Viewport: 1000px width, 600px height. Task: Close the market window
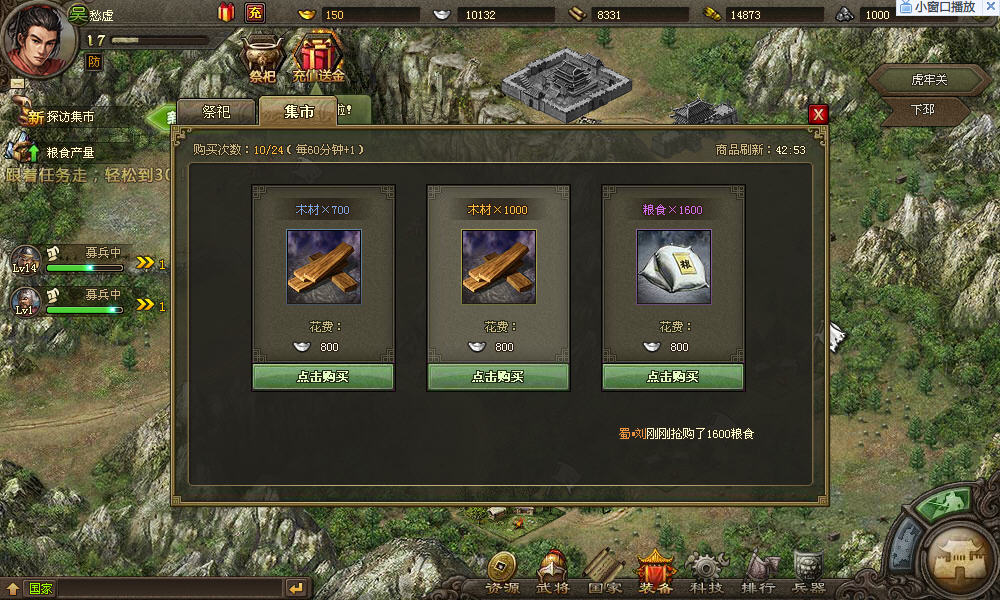click(819, 114)
